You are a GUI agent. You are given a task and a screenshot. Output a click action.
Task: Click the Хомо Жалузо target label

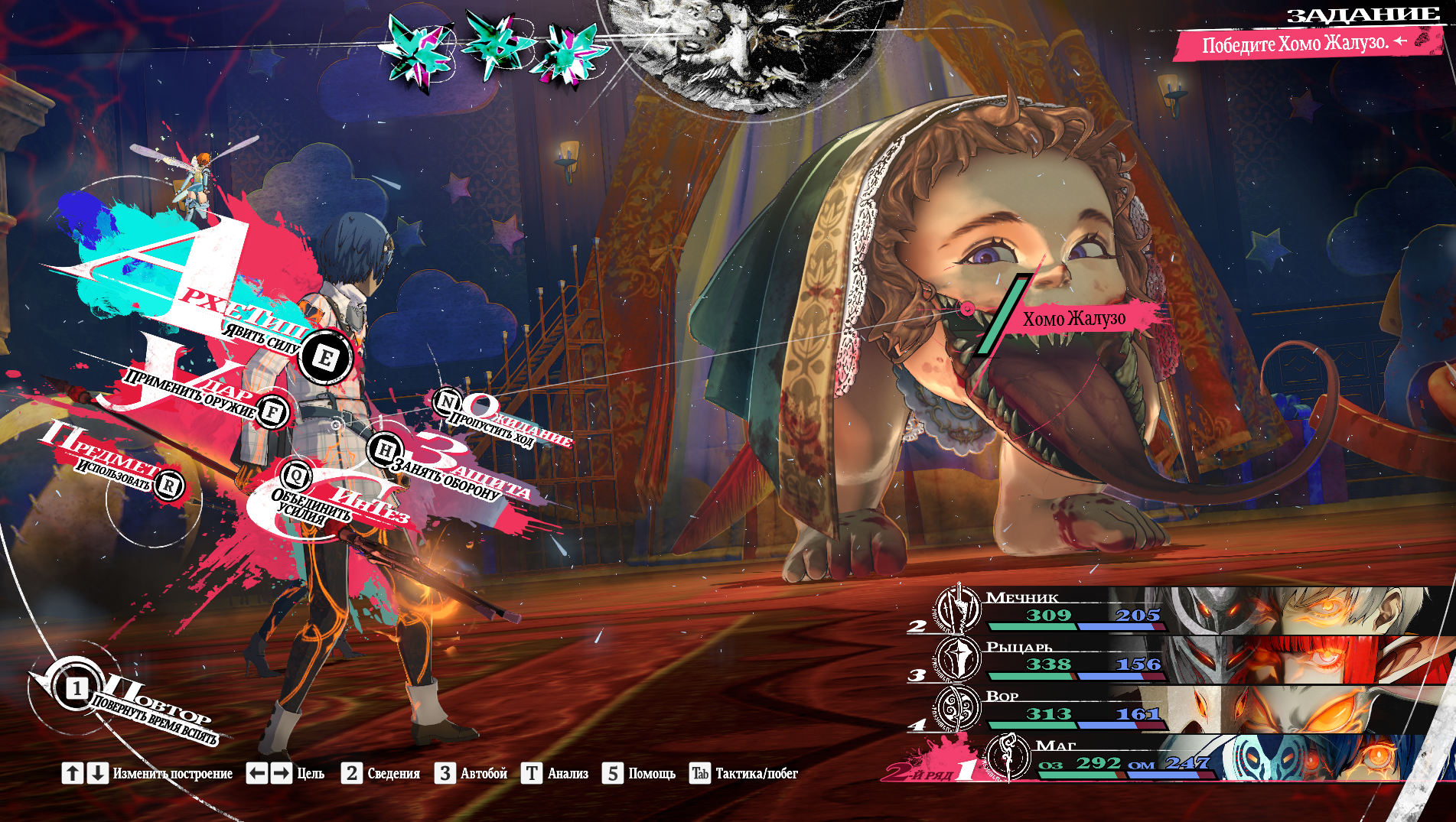click(1074, 318)
